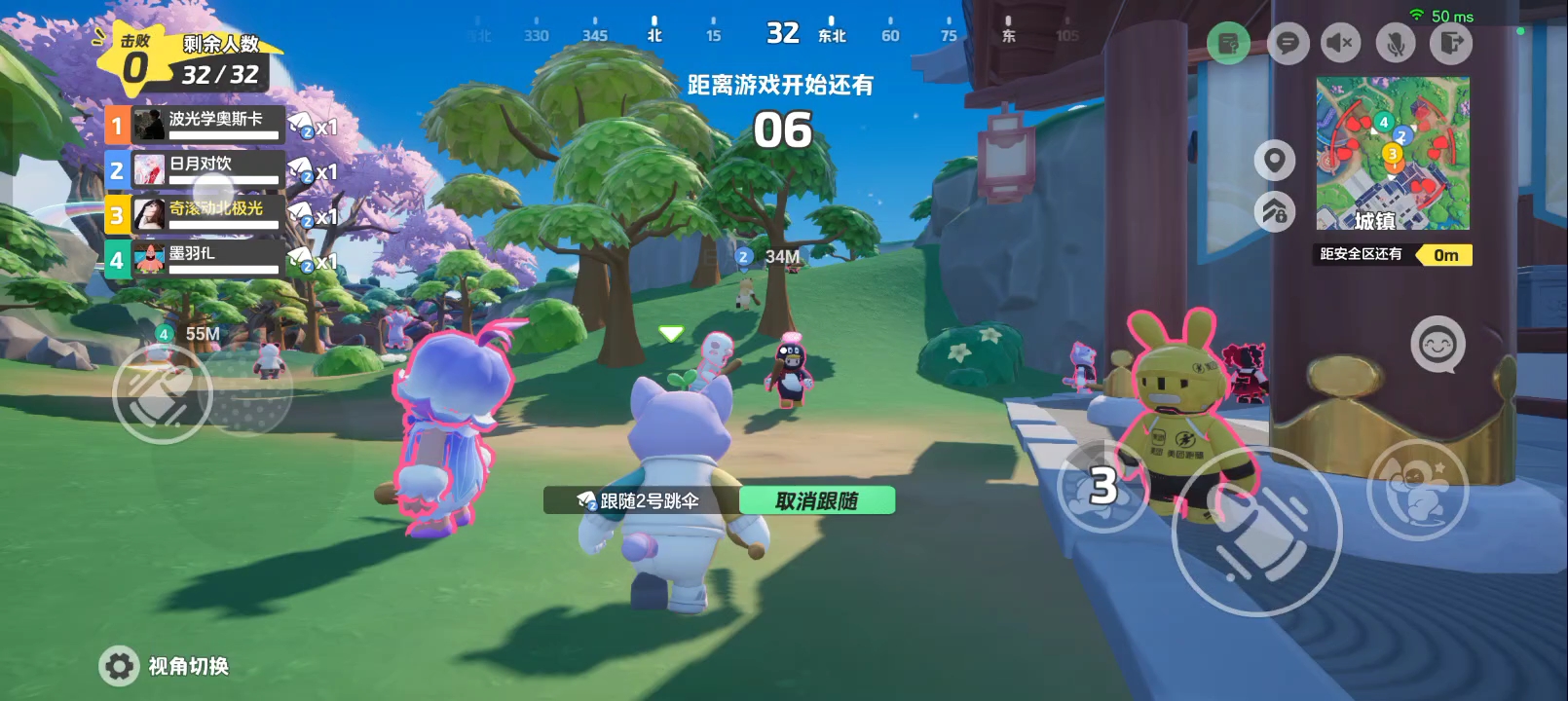Click the compass bar at 北 heading
Viewport: 1568px width, 701px height.
(x=653, y=32)
